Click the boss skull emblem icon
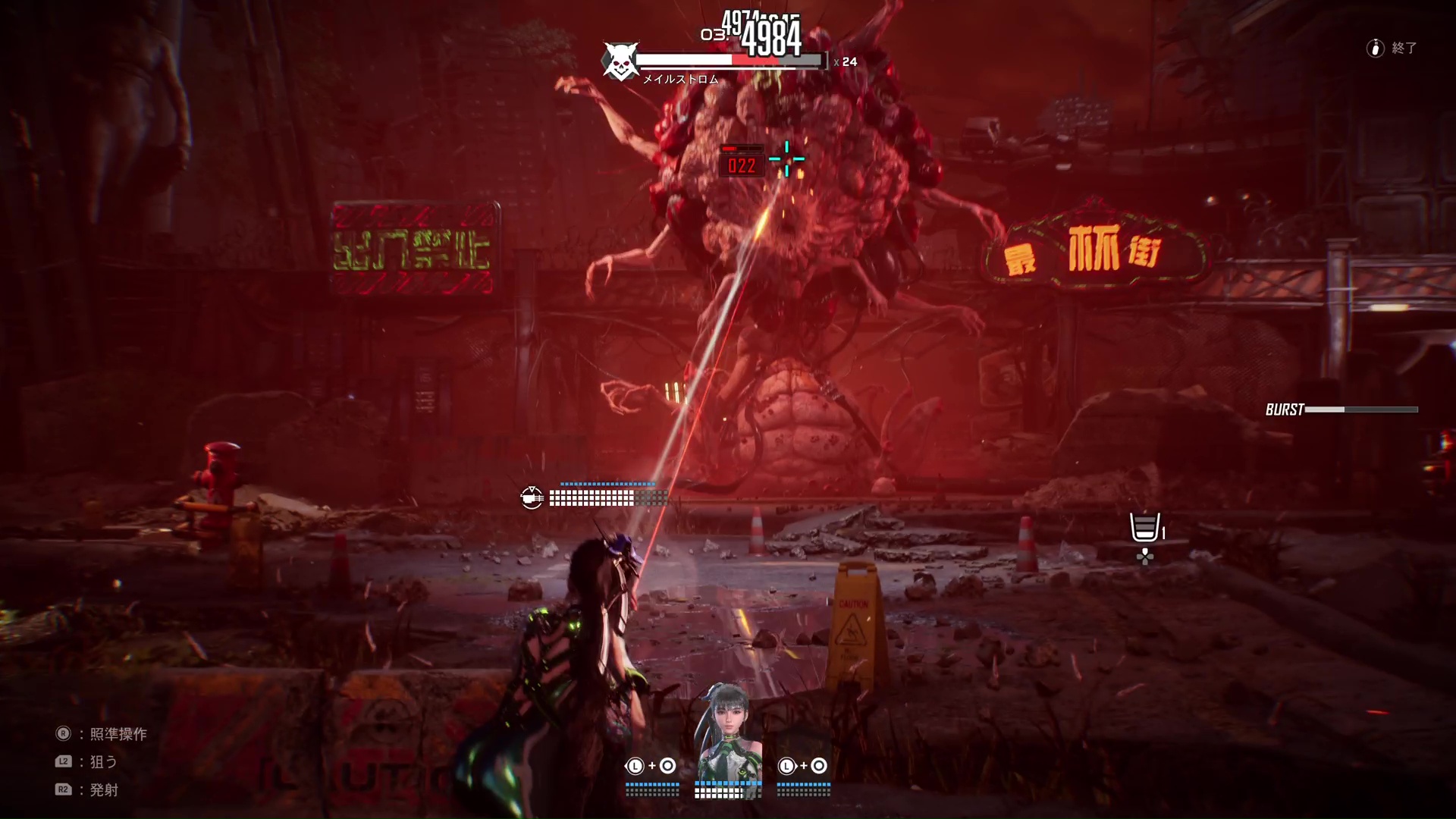Image resolution: width=1456 pixels, height=819 pixels. pos(620,61)
